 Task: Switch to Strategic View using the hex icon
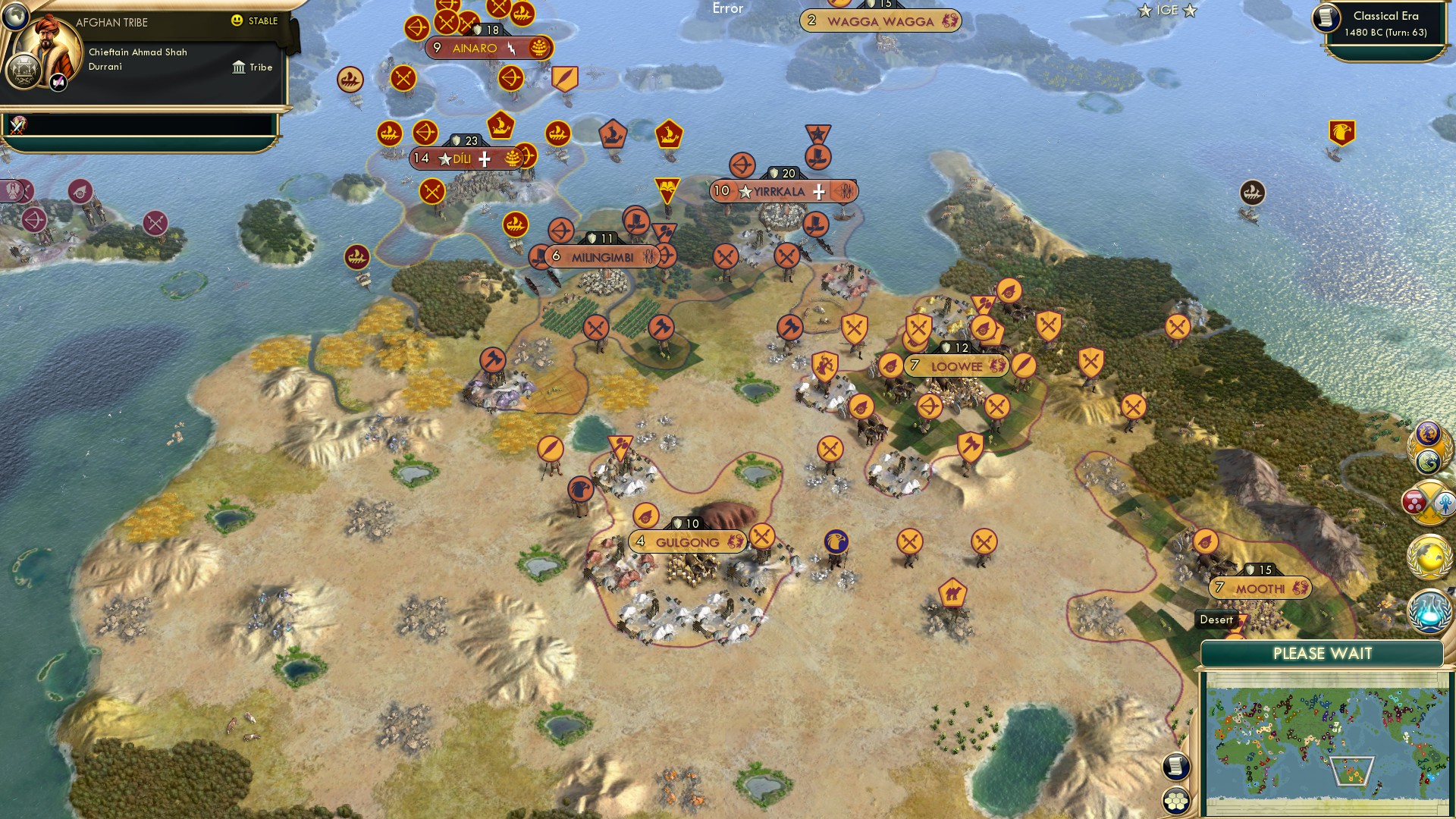point(1176,801)
